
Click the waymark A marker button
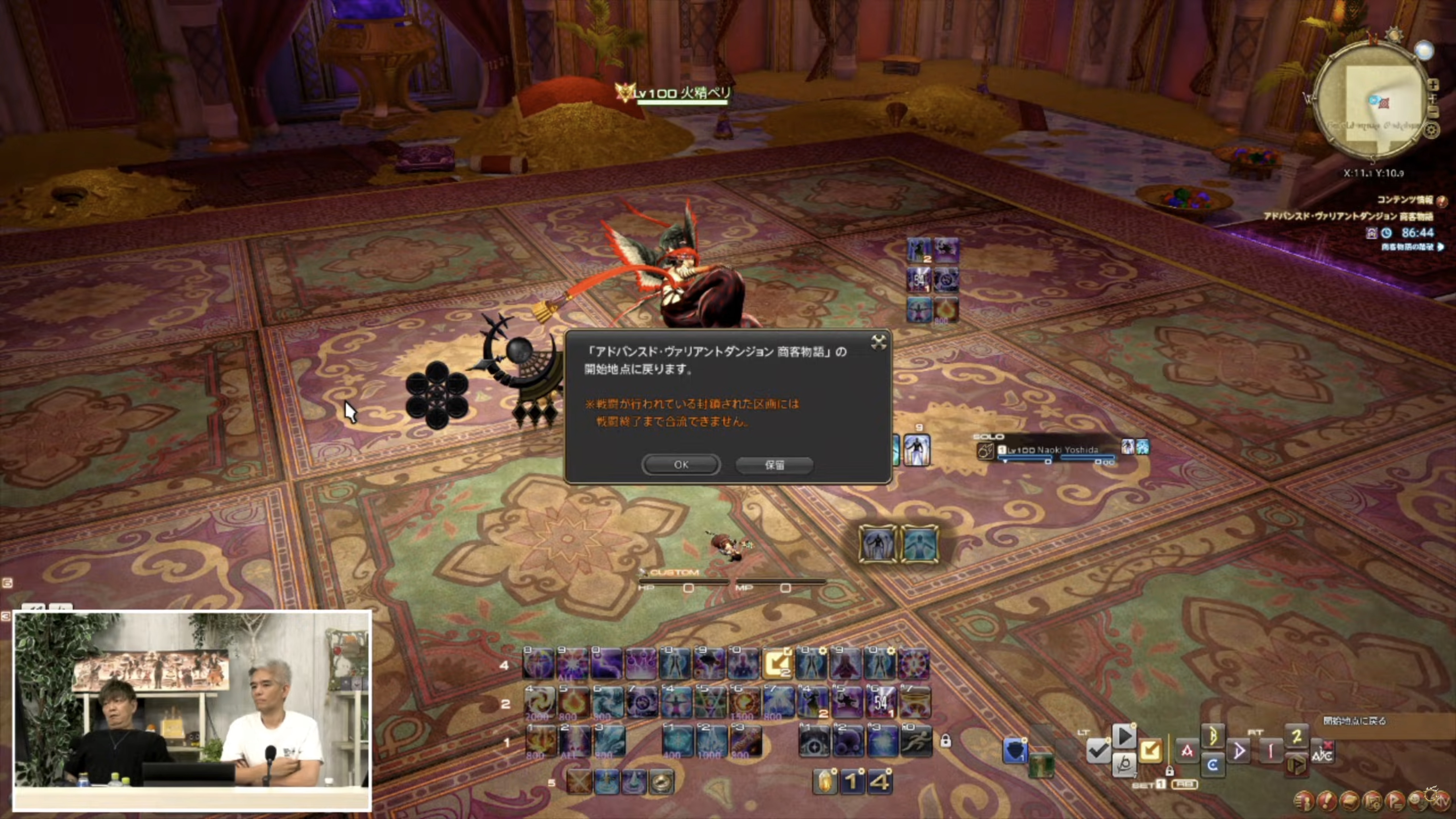pyautogui.click(x=1187, y=751)
